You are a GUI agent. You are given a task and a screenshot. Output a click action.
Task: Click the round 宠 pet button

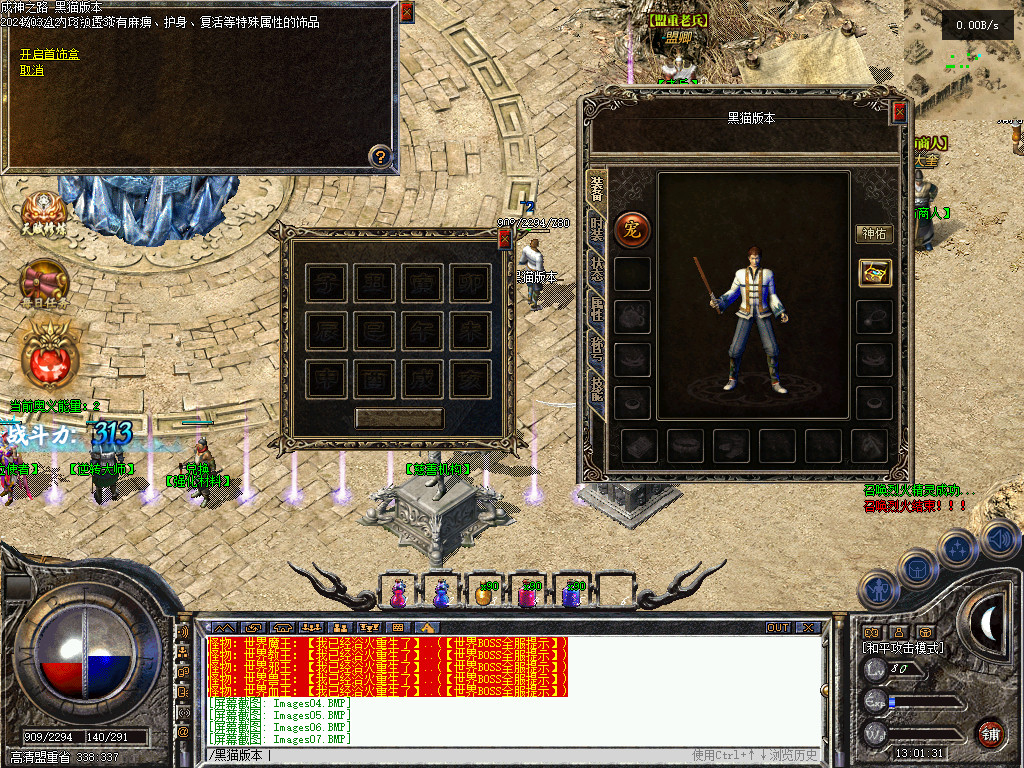pos(632,229)
